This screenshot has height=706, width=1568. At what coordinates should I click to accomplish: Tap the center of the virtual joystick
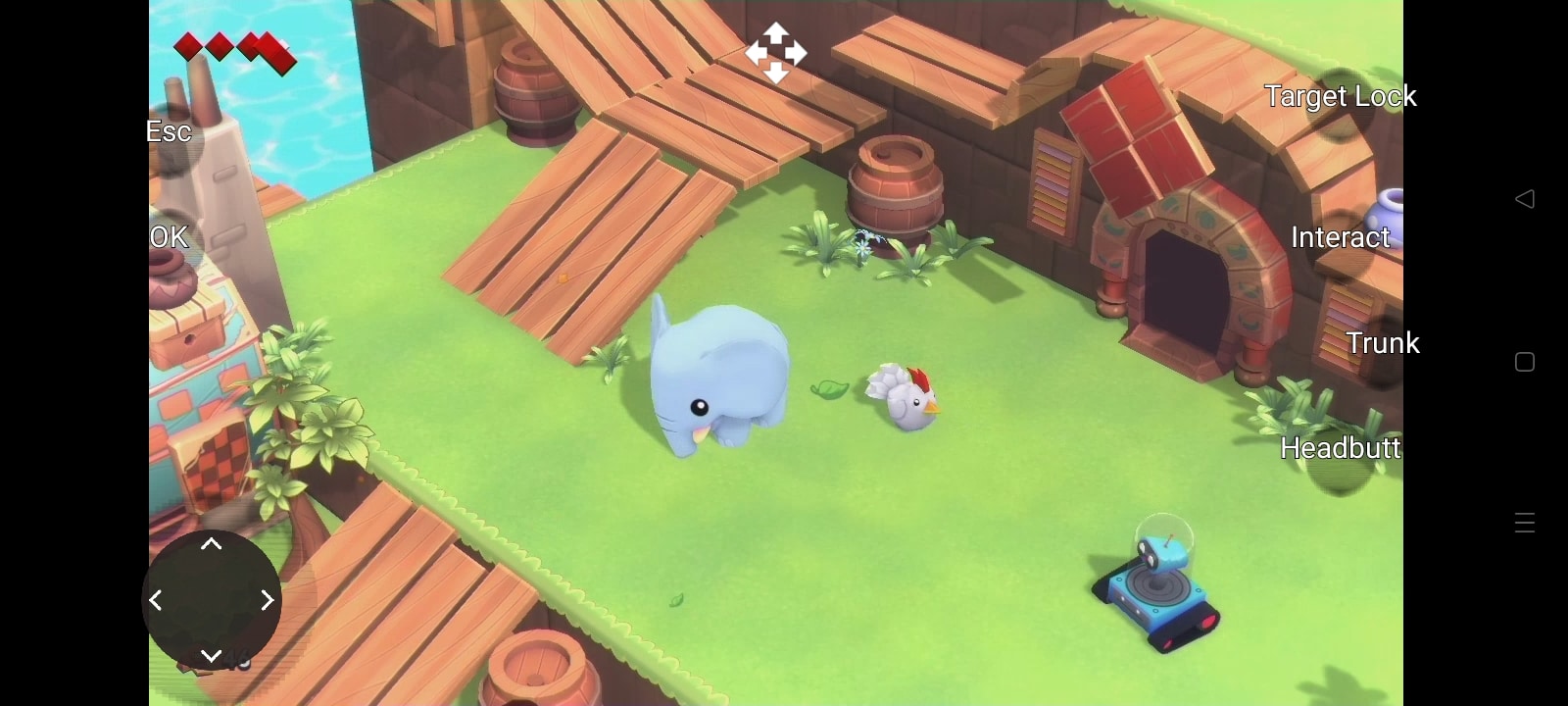tap(212, 599)
